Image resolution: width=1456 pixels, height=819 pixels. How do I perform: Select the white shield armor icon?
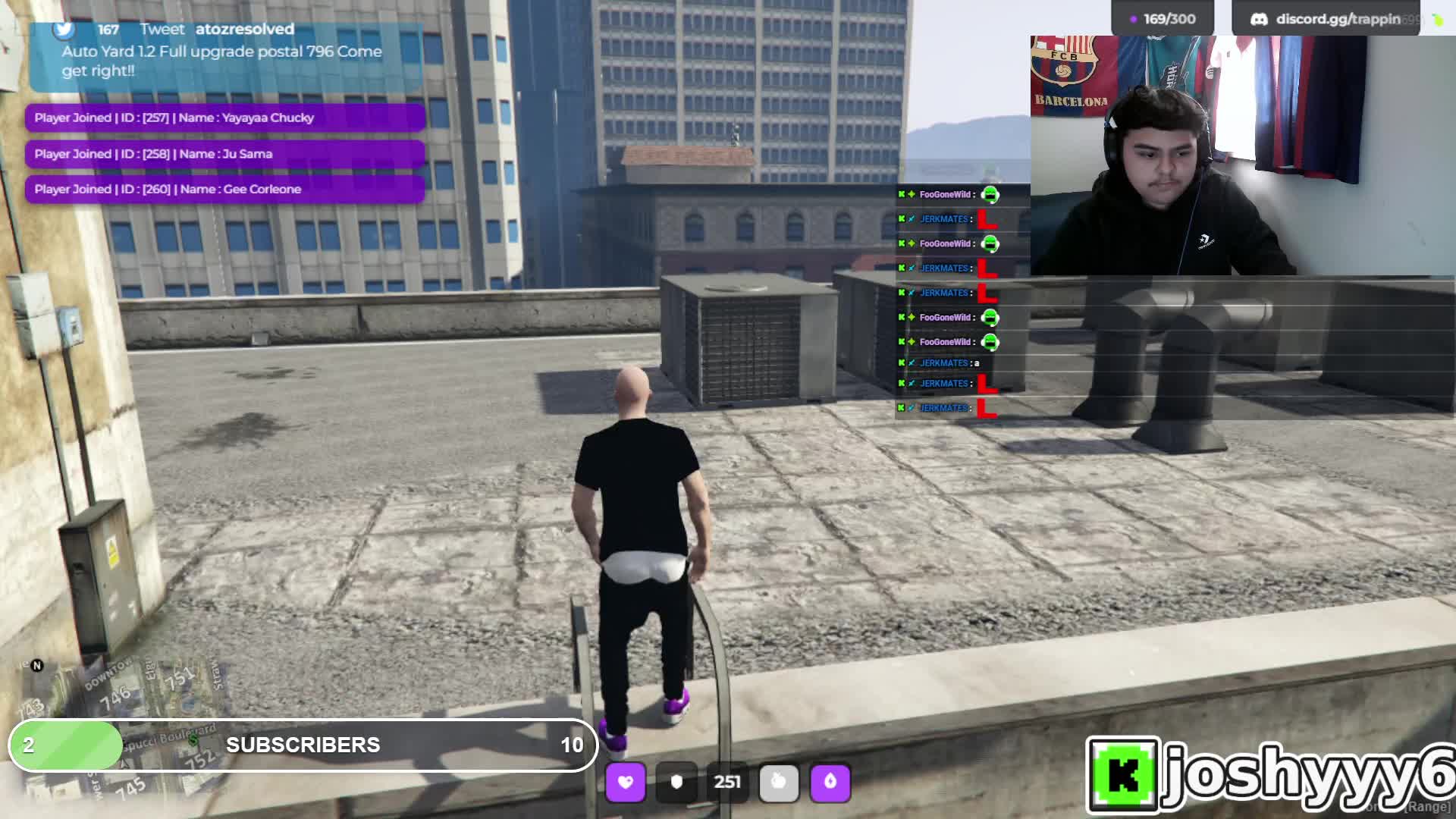pos(676,782)
